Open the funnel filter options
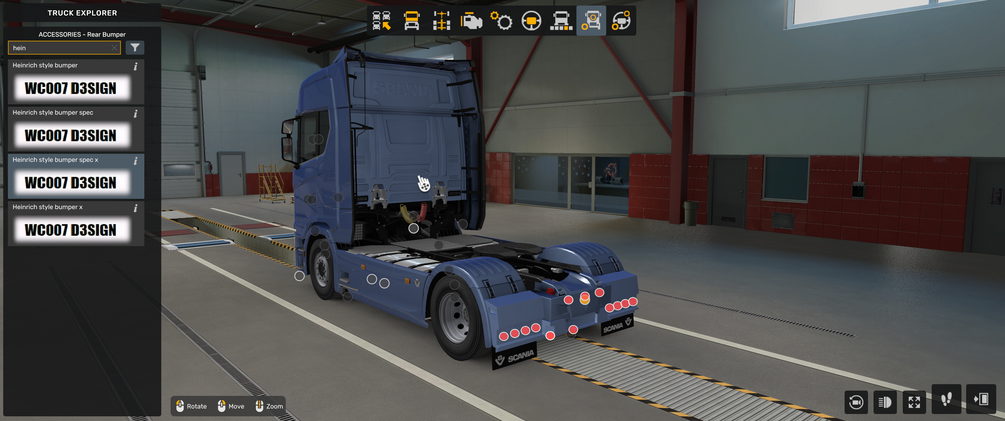The height and width of the screenshot is (421, 1005). (135, 48)
